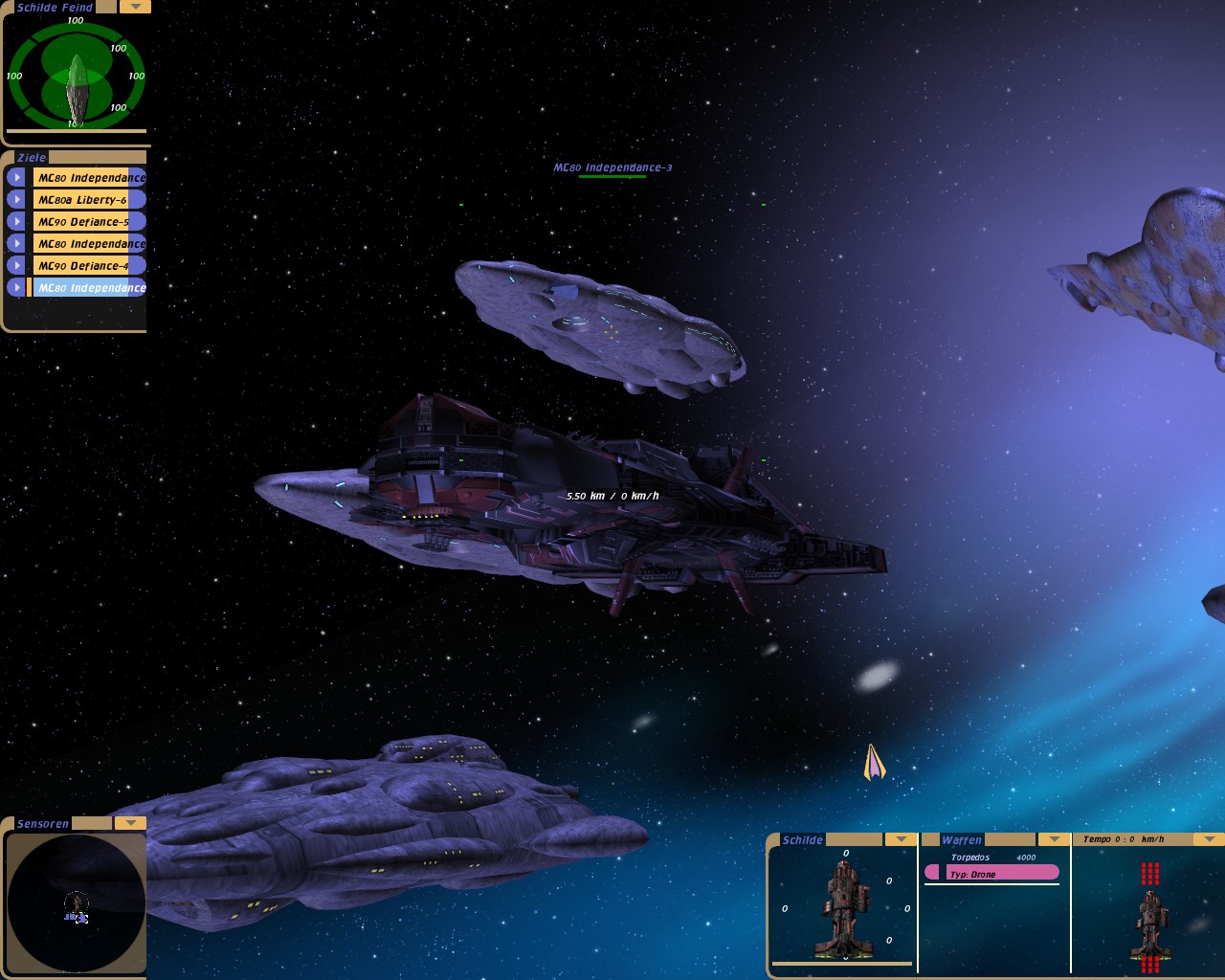This screenshot has height=980, width=1225.
Task: Collapse the own-ship Schilde panel arrow
Action: pos(901,839)
